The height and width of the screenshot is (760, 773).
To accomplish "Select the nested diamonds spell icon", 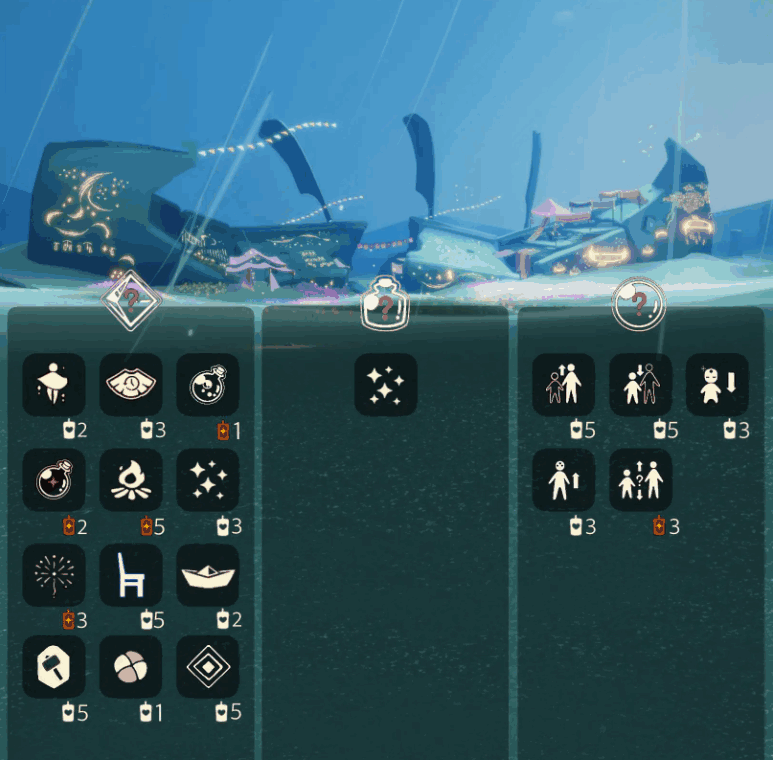I will point(208,667).
